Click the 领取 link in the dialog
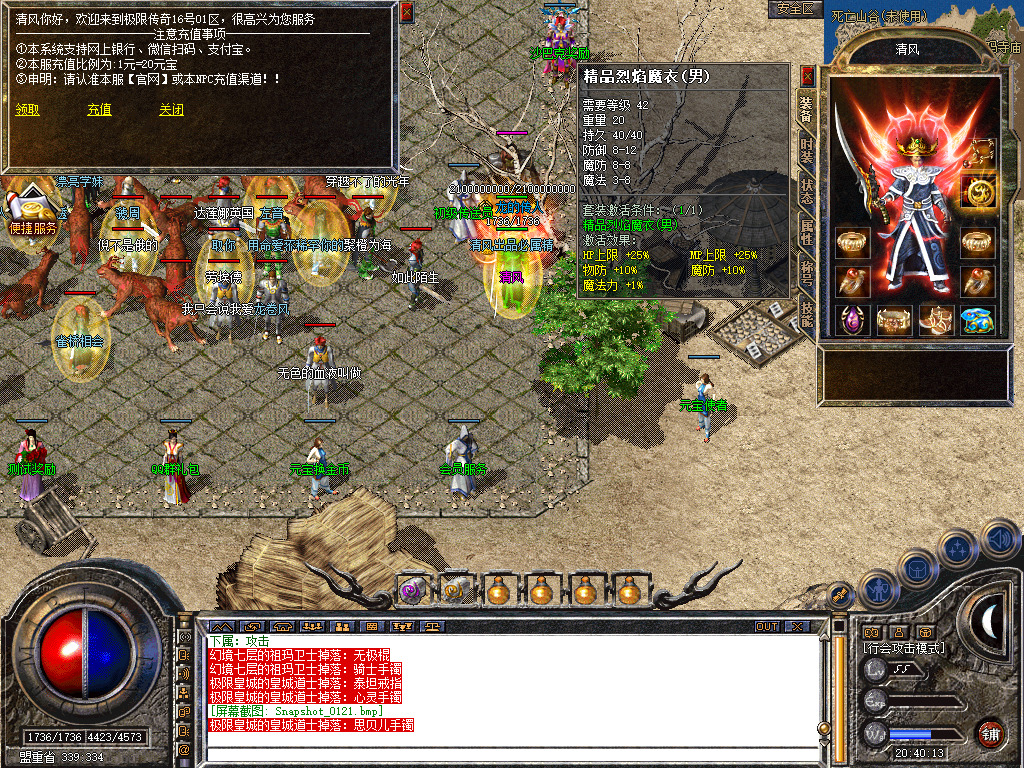 pos(28,110)
